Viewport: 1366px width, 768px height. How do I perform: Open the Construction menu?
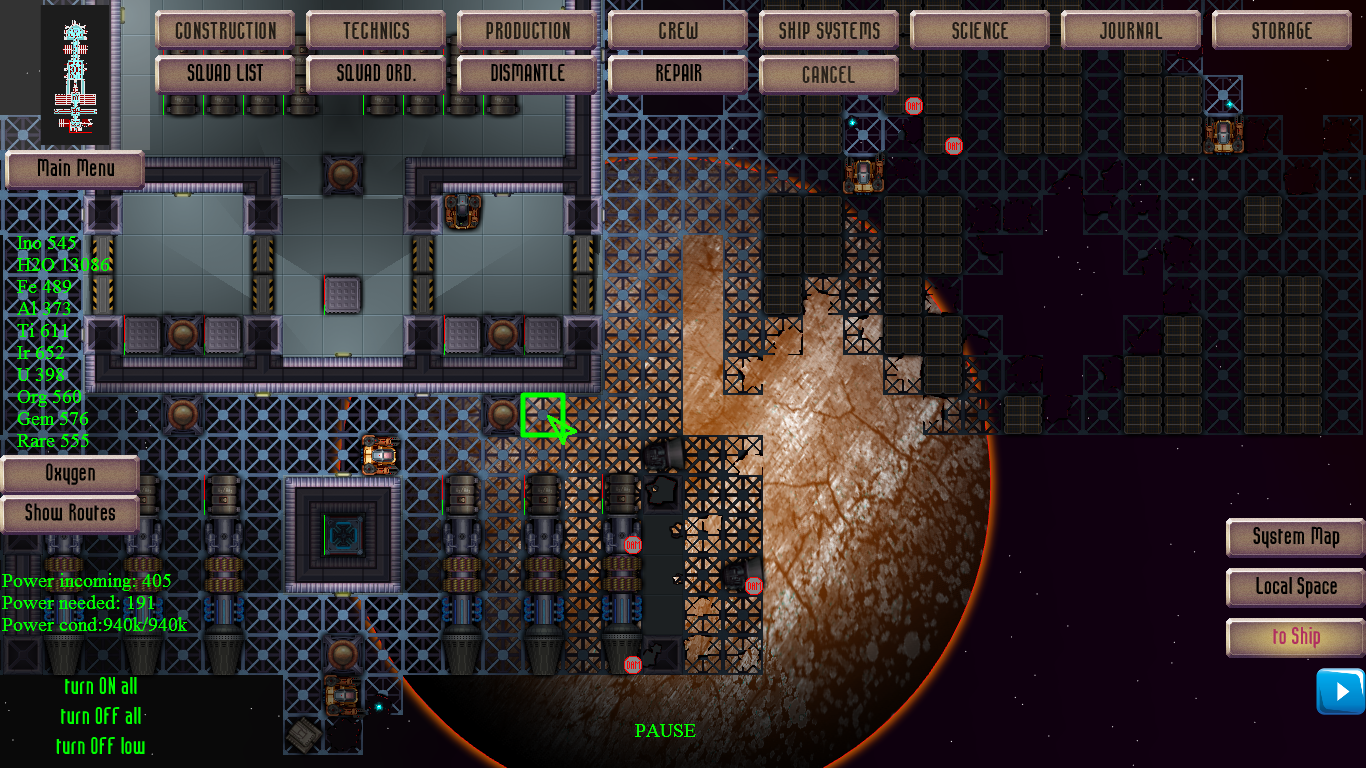click(225, 30)
